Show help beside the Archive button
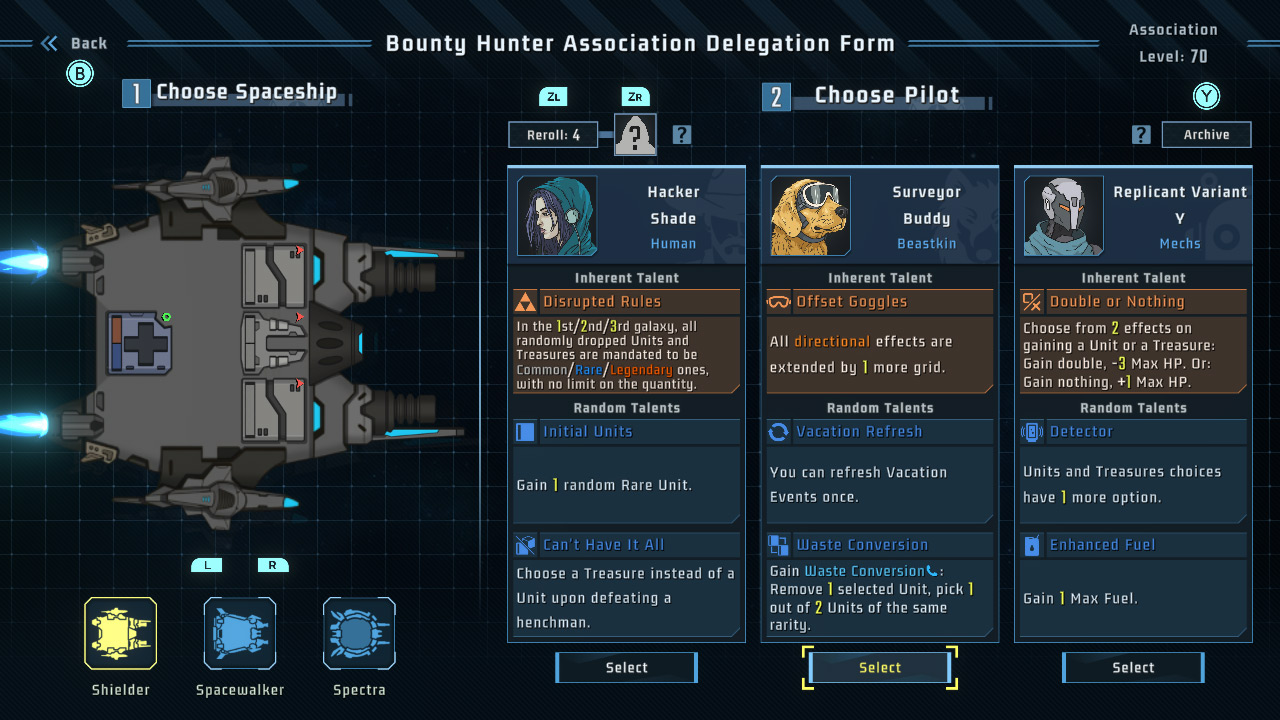This screenshot has height=720, width=1280. (x=1141, y=135)
